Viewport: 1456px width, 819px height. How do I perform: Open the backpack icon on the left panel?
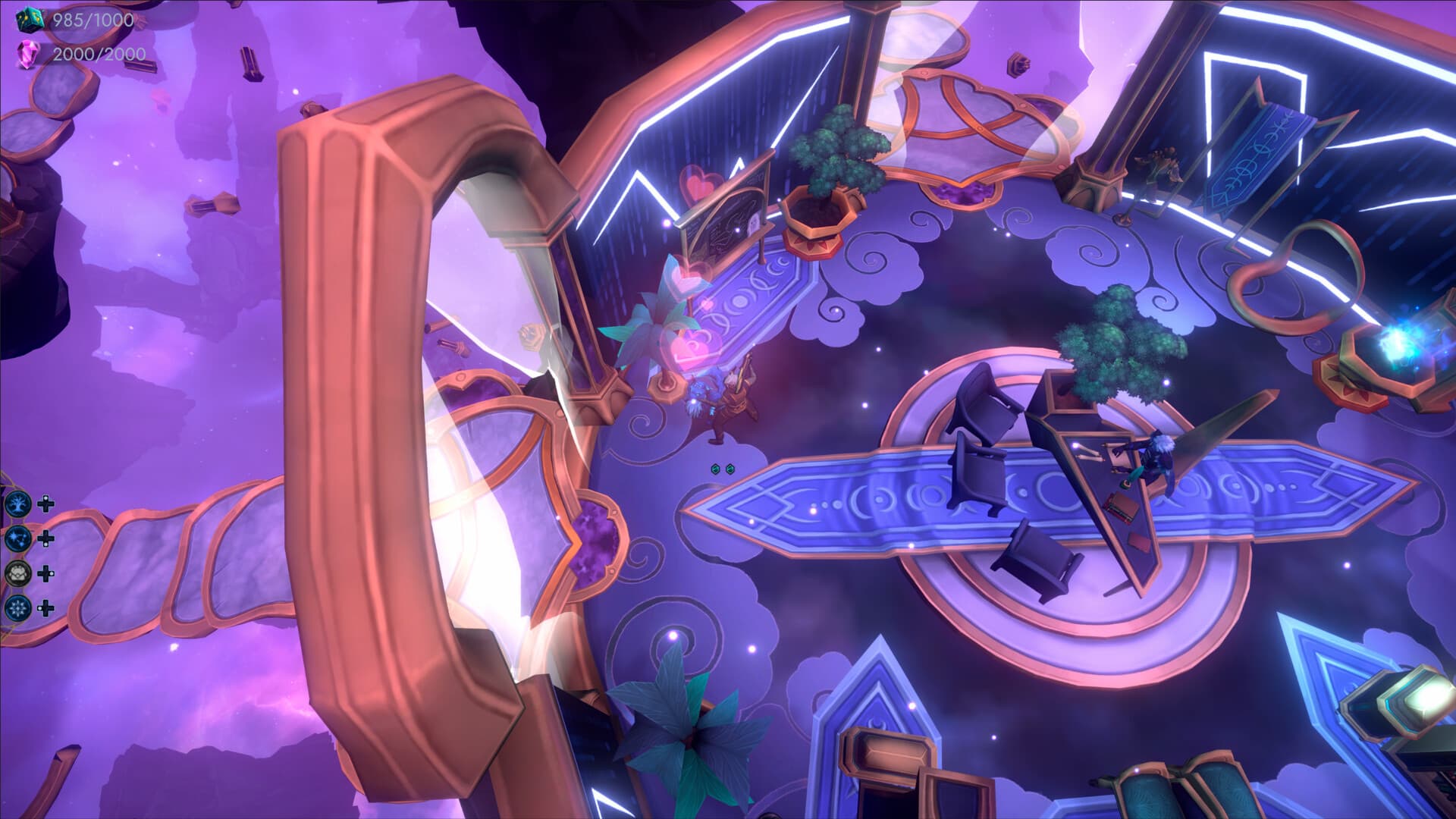click(x=17, y=574)
